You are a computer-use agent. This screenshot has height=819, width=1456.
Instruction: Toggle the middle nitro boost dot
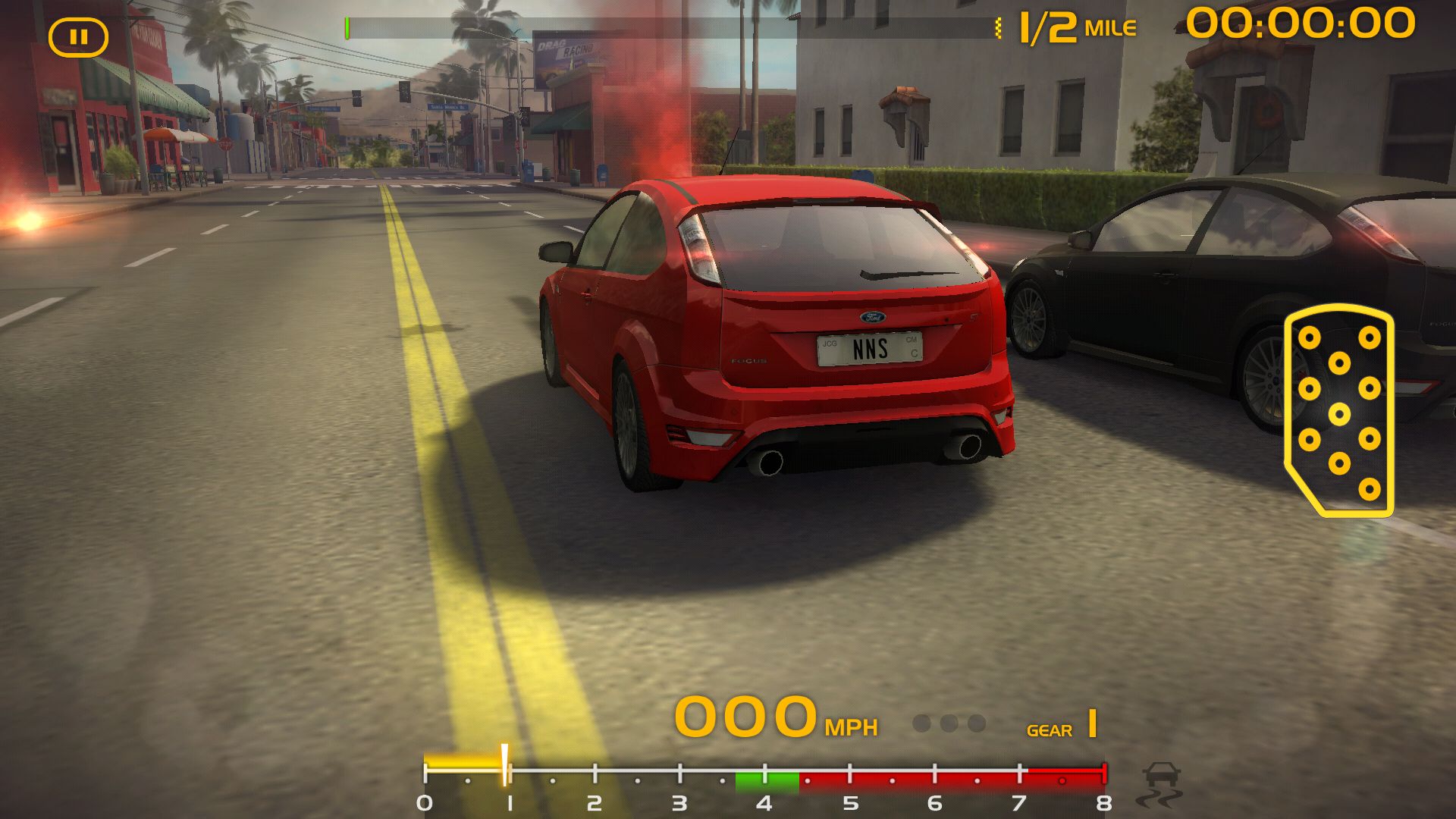[949, 724]
